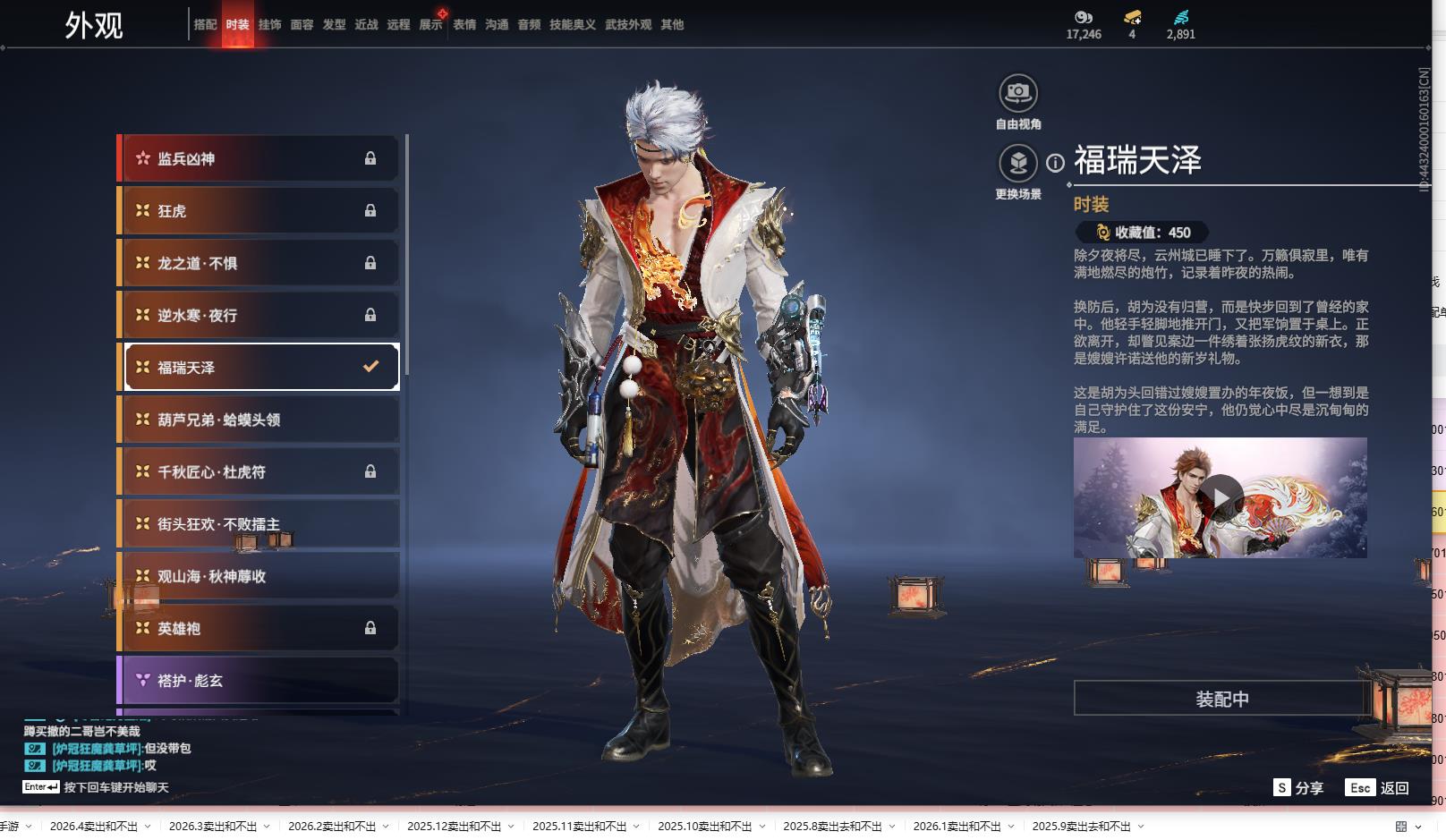
Task: Pick the 龙之道·不惧 outfit
Action: pyautogui.click(x=259, y=263)
